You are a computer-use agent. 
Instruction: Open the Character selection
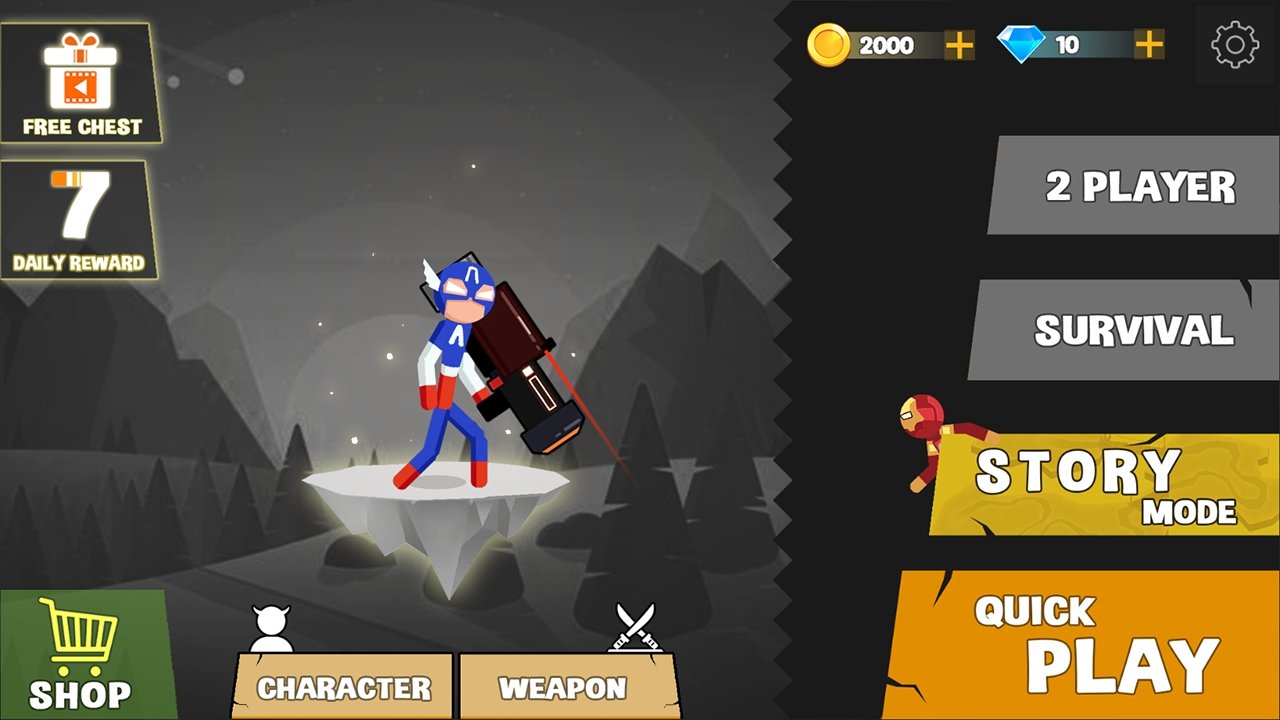tap(343, 687)
